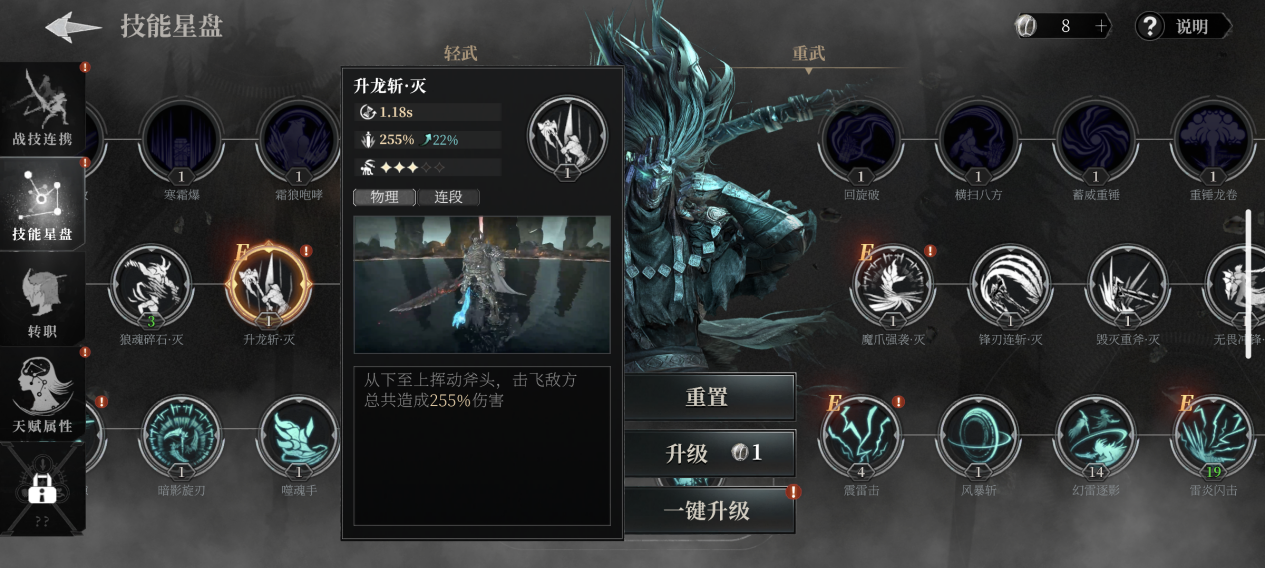
Task: Select the 幻雷逐影 skill node
Action: 1095,436
